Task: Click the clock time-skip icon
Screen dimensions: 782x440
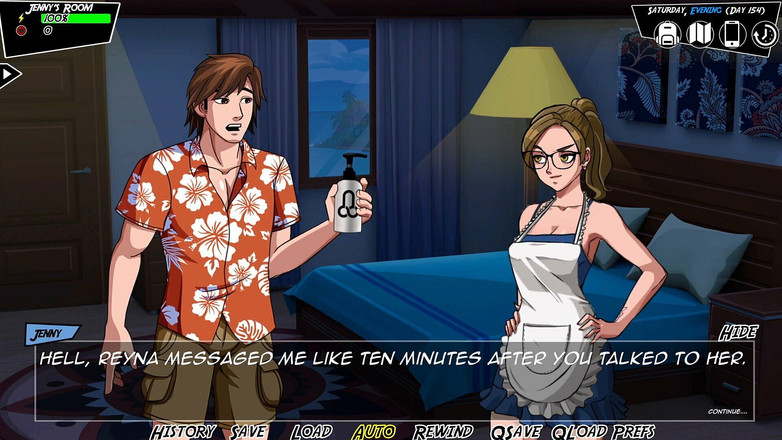Action: pyautogui.click(x=763, y=35)
